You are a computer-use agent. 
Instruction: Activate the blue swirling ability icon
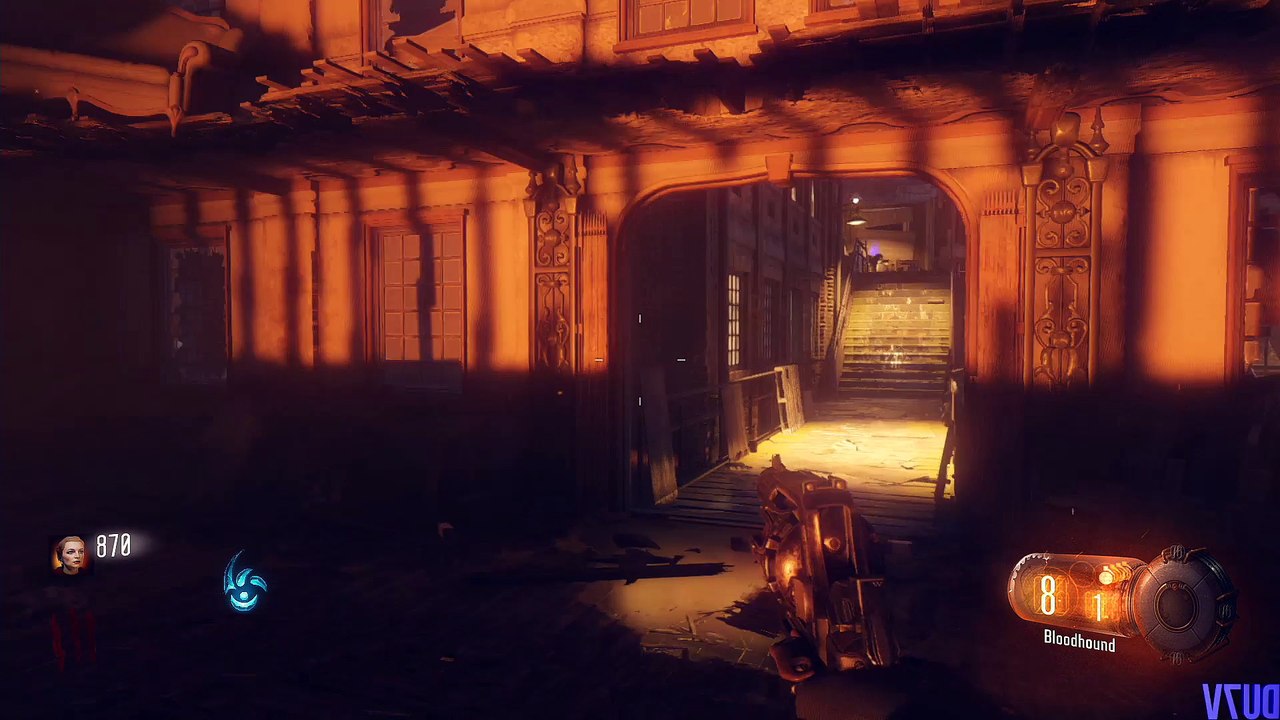point(245,582)
